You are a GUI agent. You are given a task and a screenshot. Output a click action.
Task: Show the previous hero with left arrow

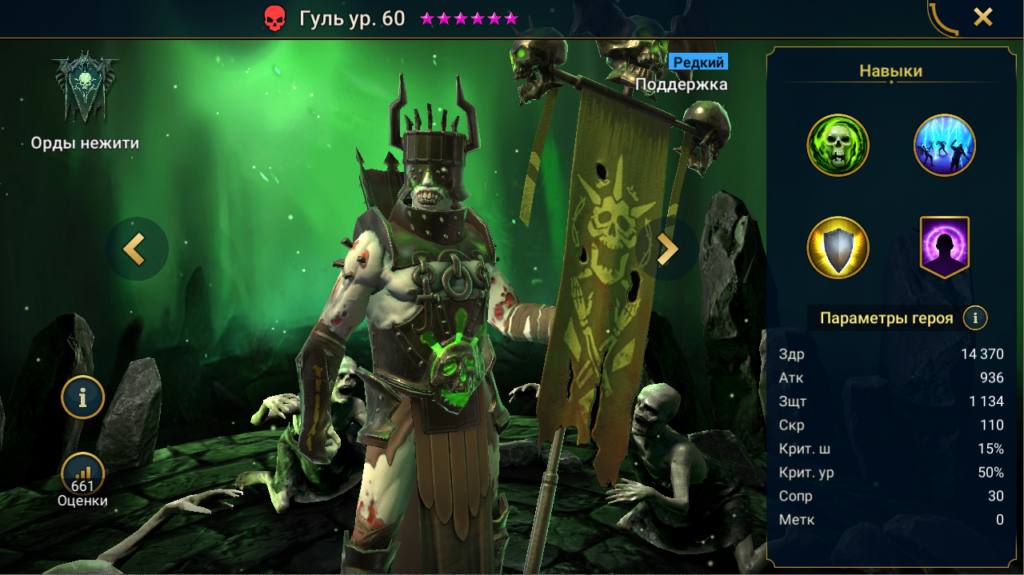click(136, 248)
